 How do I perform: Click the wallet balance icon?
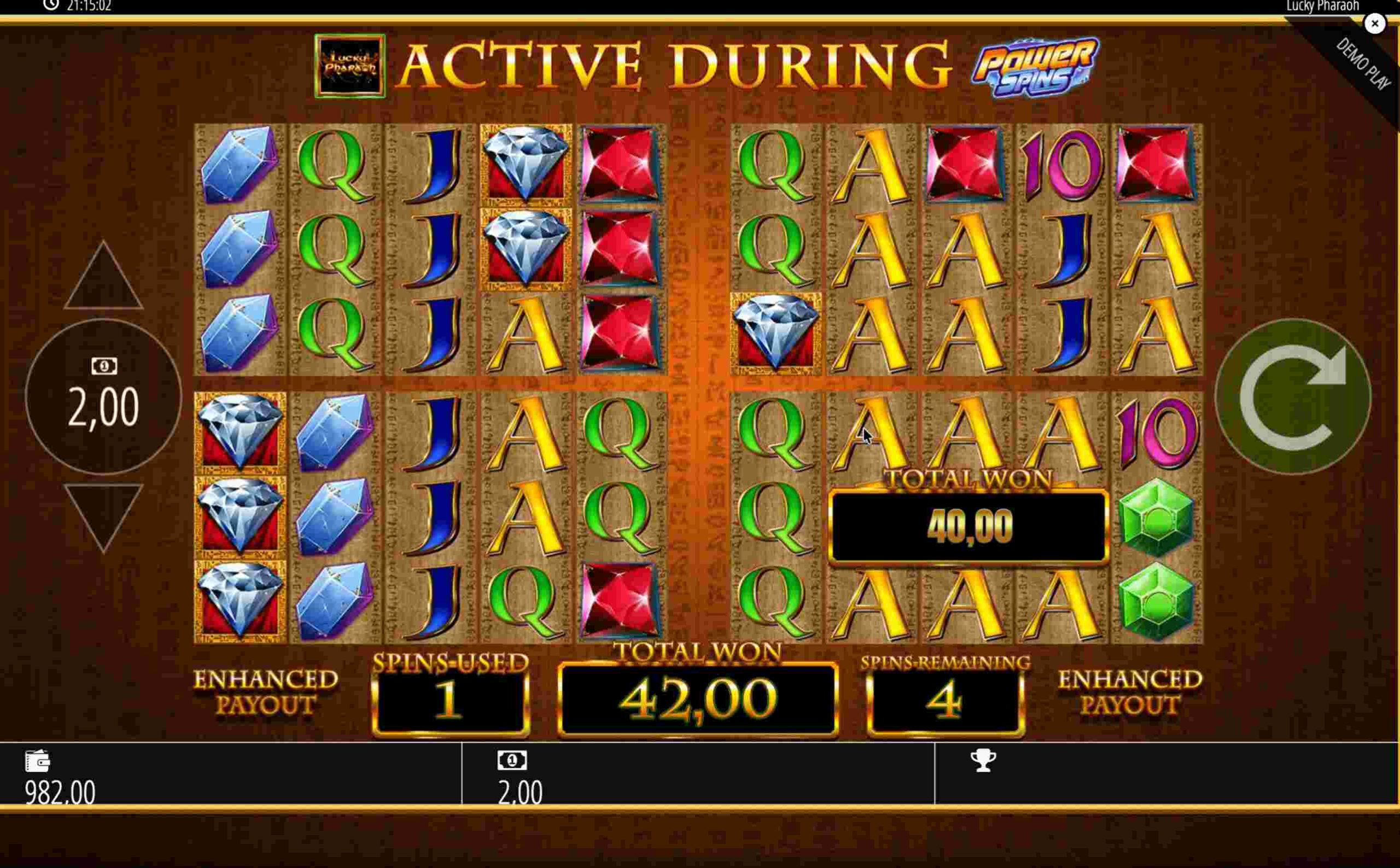(38, 761)
